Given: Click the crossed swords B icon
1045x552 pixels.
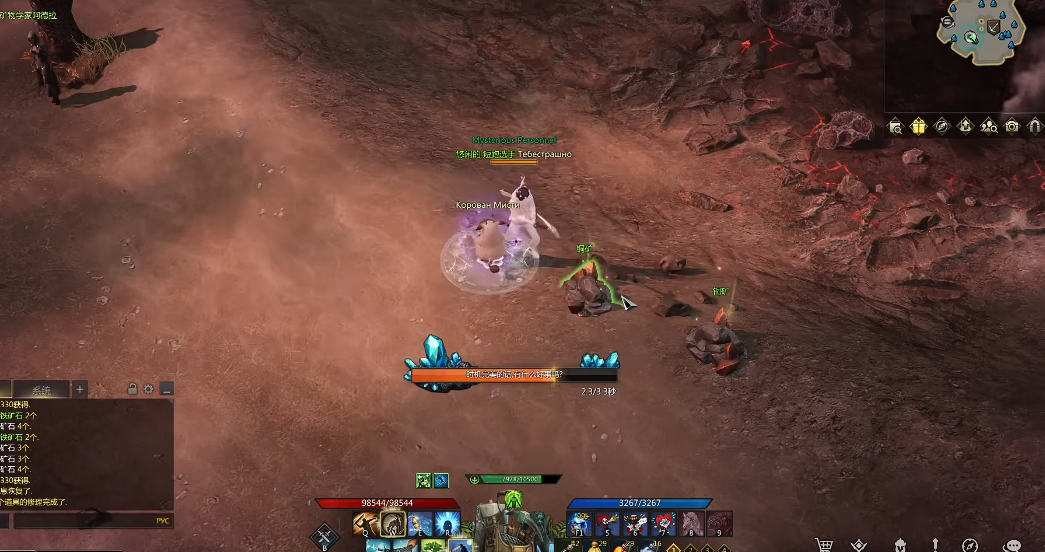Looking at the screenshot, I should (x=324, y=536).
